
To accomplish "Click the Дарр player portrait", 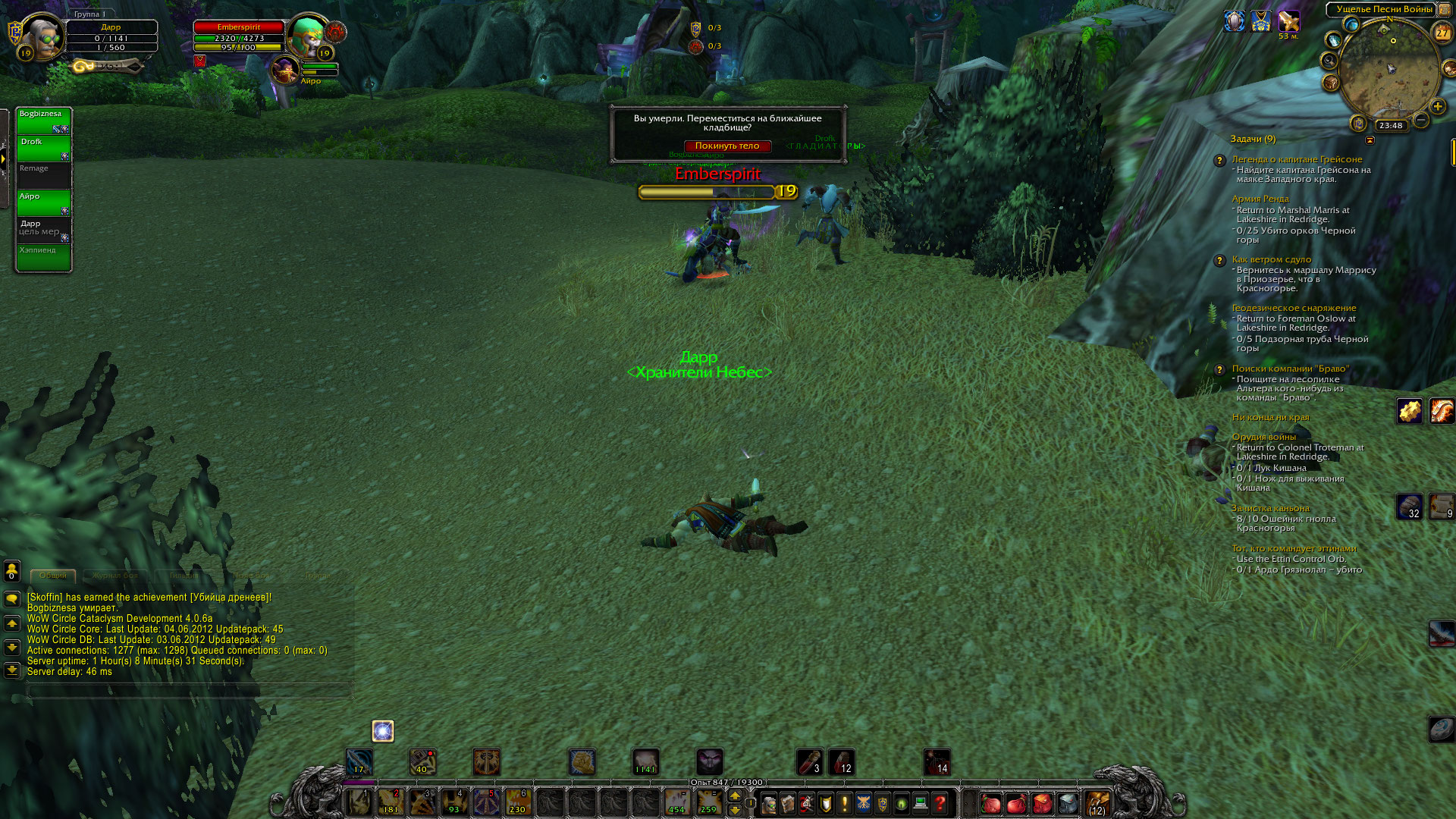I will coord(43,36).
